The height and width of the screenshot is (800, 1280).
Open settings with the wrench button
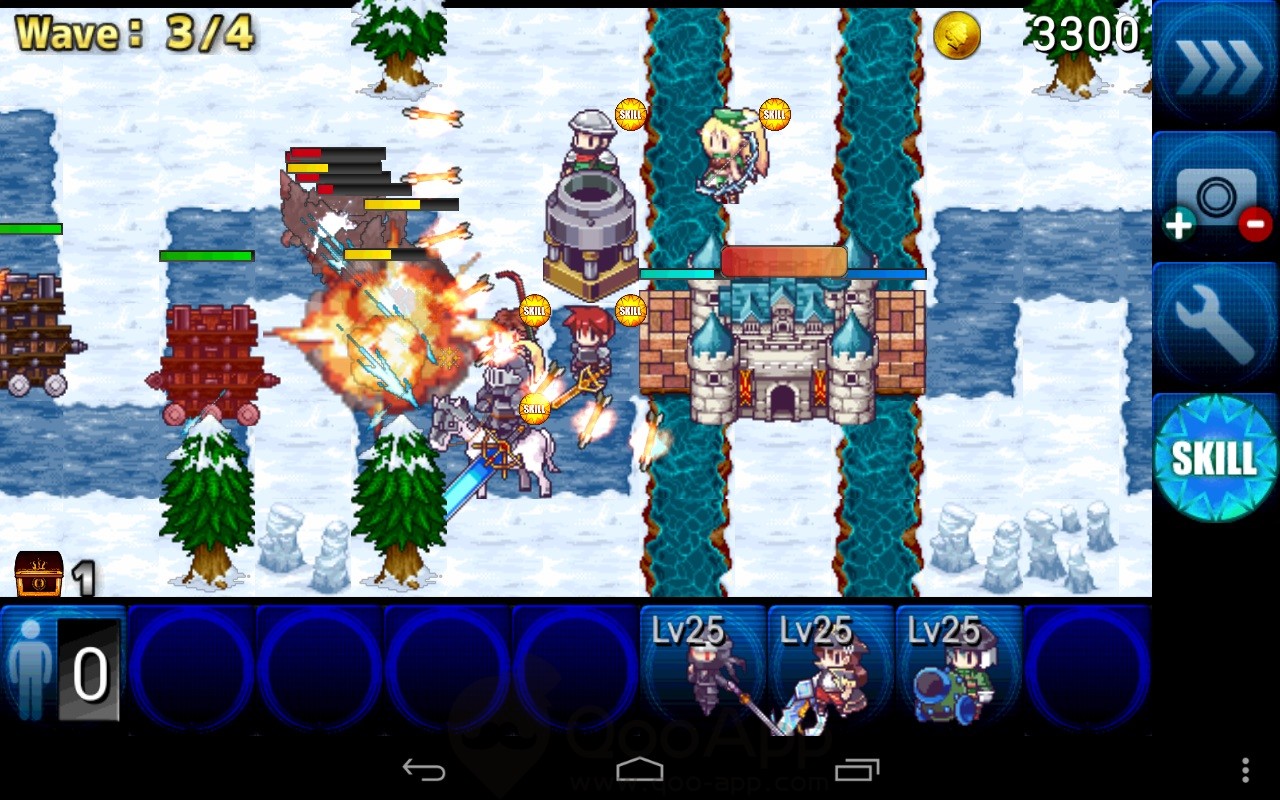click(x=1214, y=327)
